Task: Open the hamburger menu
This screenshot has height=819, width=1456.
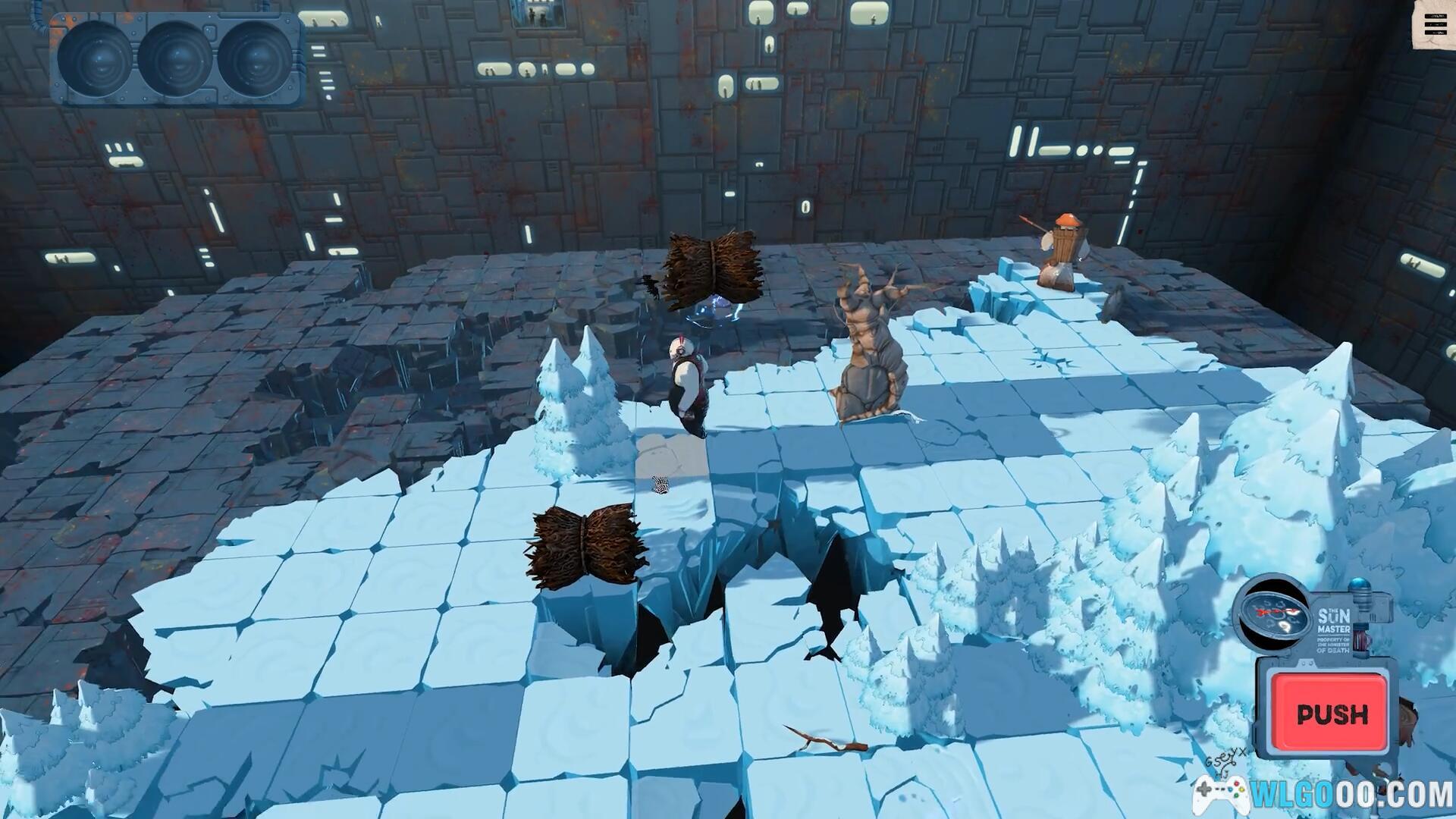Action: (x=1435, y=27)
